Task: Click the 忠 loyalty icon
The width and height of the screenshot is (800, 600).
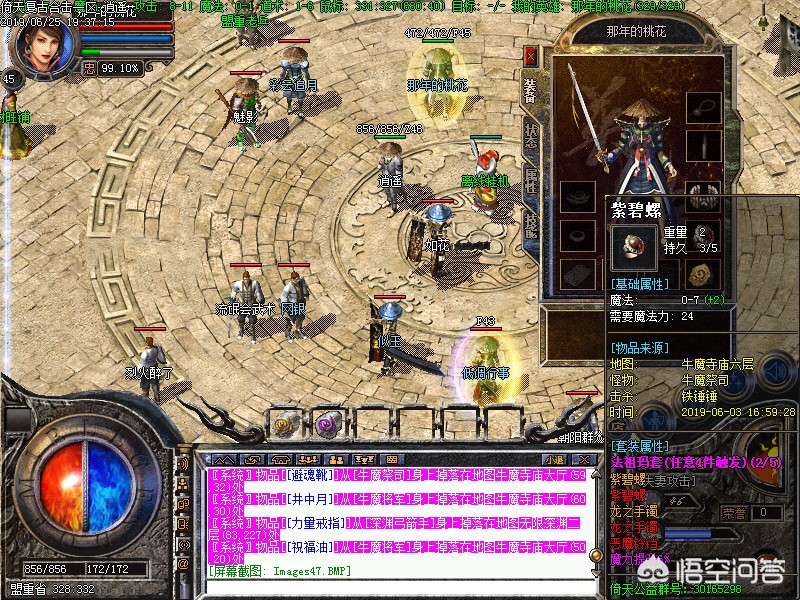Action: point(89,68)
